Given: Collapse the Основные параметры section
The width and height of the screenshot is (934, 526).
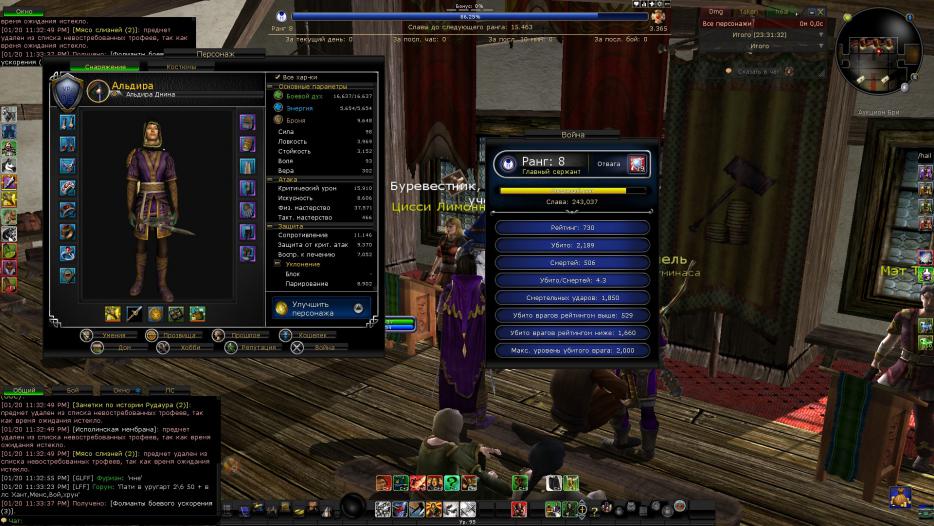Looking at the screenshot, I should tap(270, 86).
